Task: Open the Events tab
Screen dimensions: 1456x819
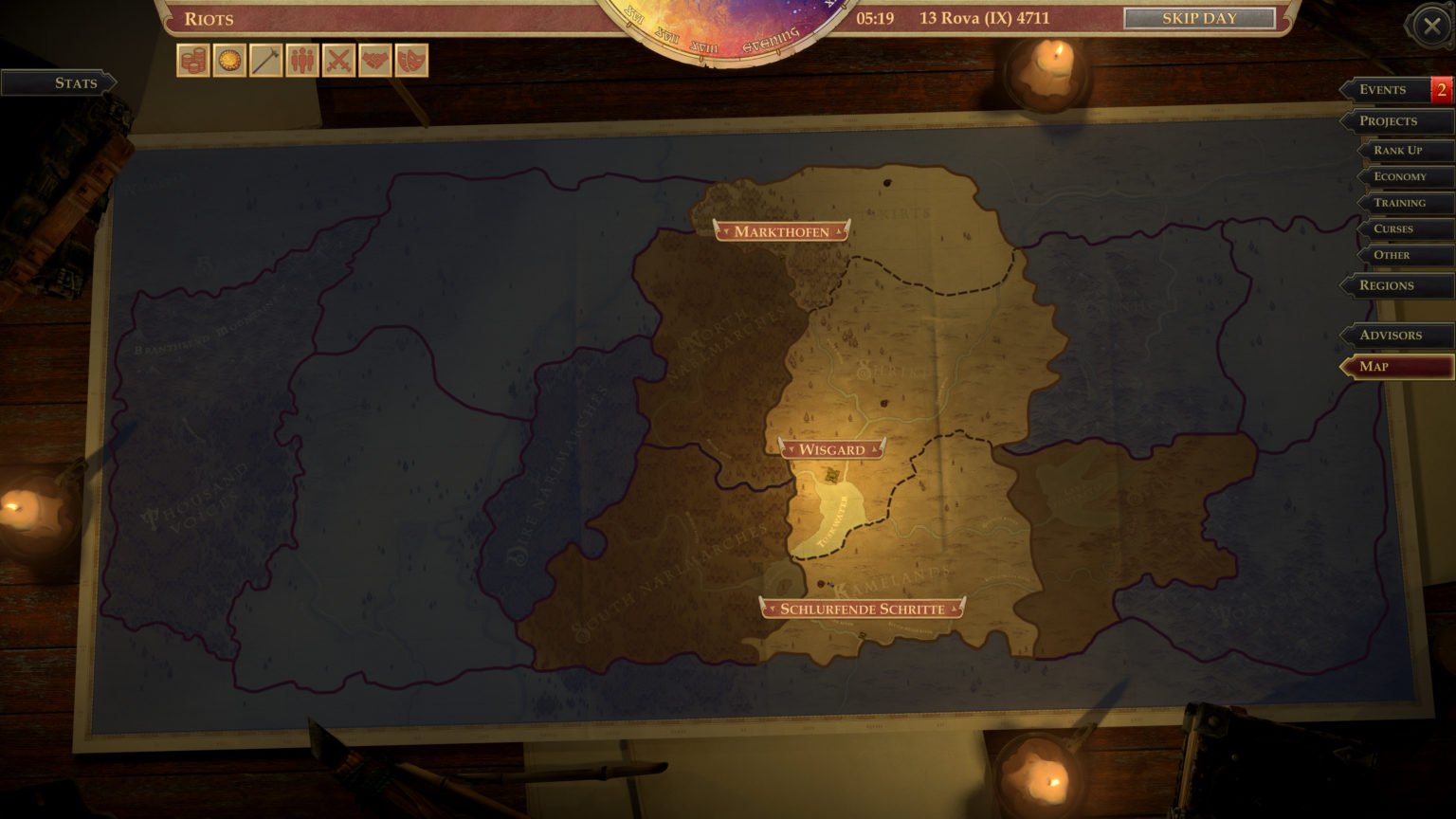Action: tap(1384, 89)
